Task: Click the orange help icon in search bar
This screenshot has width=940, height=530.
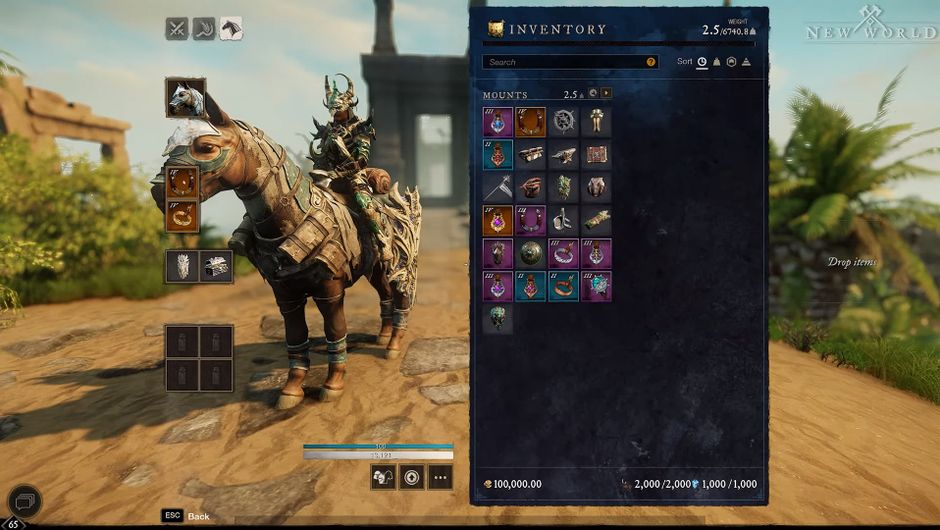Action: 651,62
